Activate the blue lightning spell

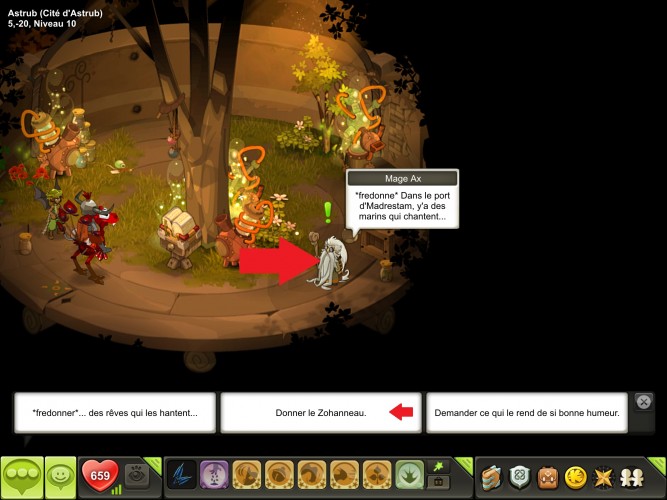pos(181,474)
